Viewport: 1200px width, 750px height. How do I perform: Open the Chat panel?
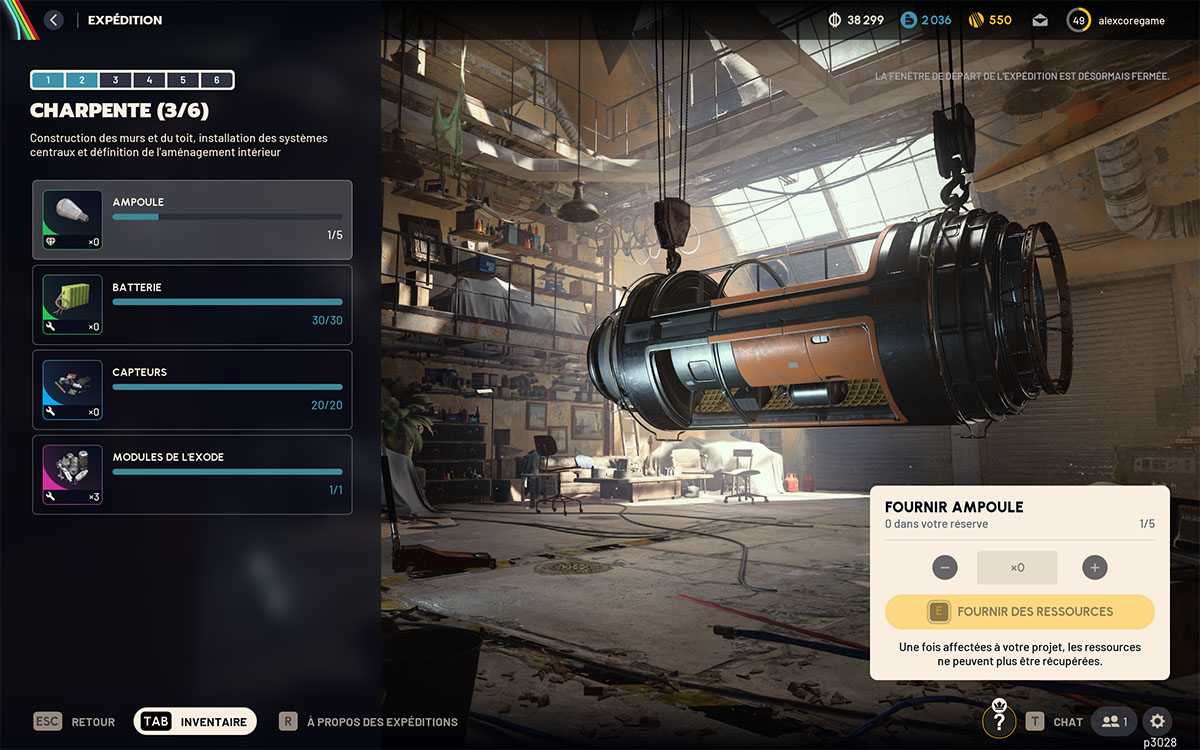coord(1056,721)
